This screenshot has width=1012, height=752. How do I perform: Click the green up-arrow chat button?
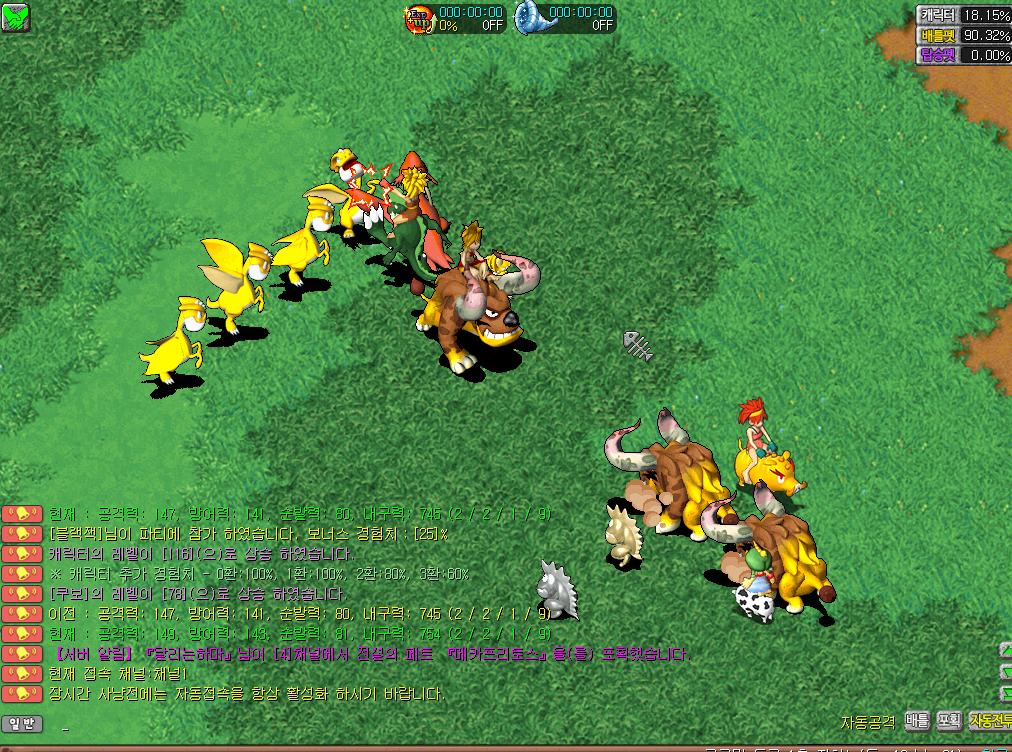tap(1005, 650)
